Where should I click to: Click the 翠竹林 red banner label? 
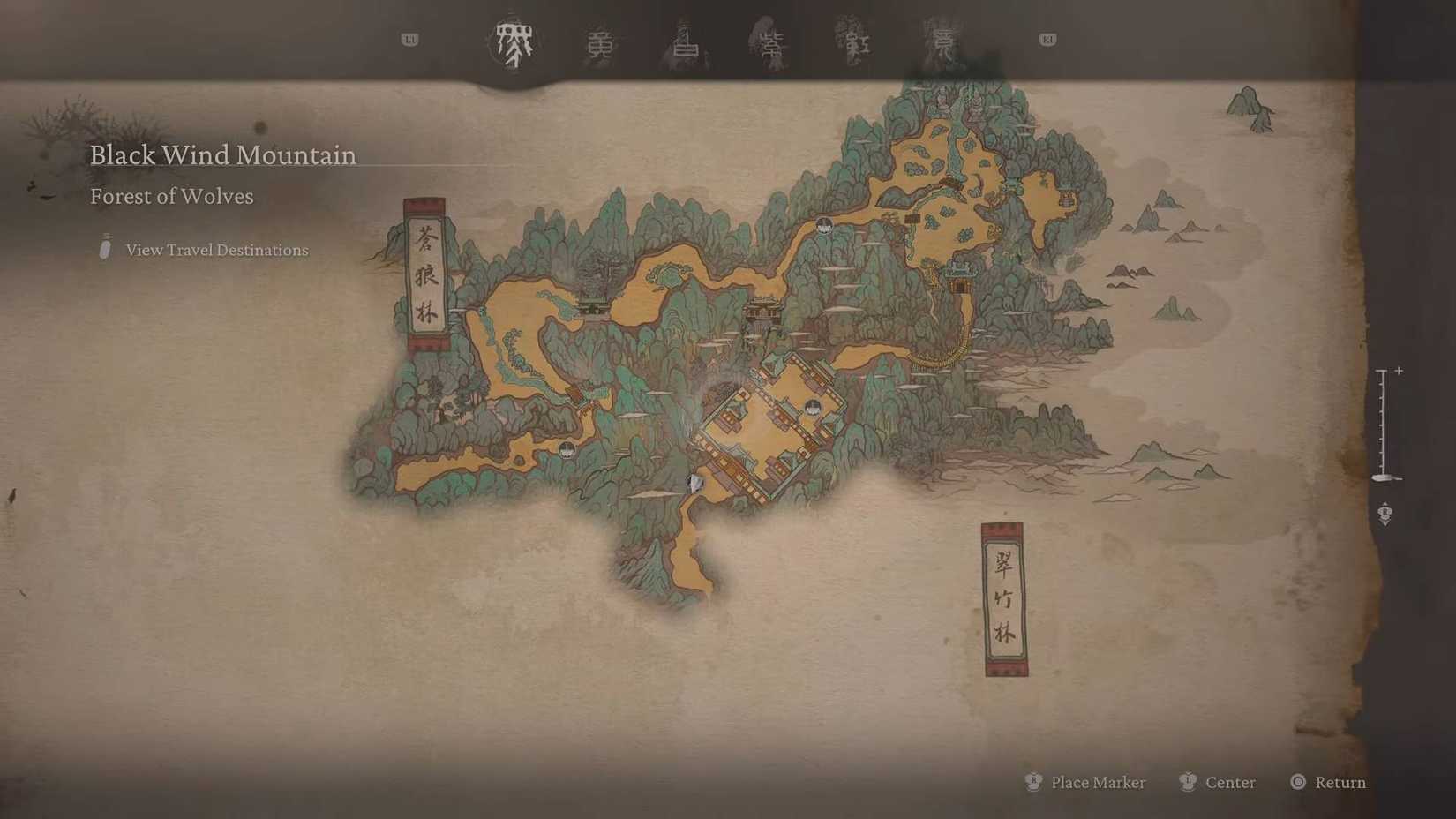tap(1003, 597)
